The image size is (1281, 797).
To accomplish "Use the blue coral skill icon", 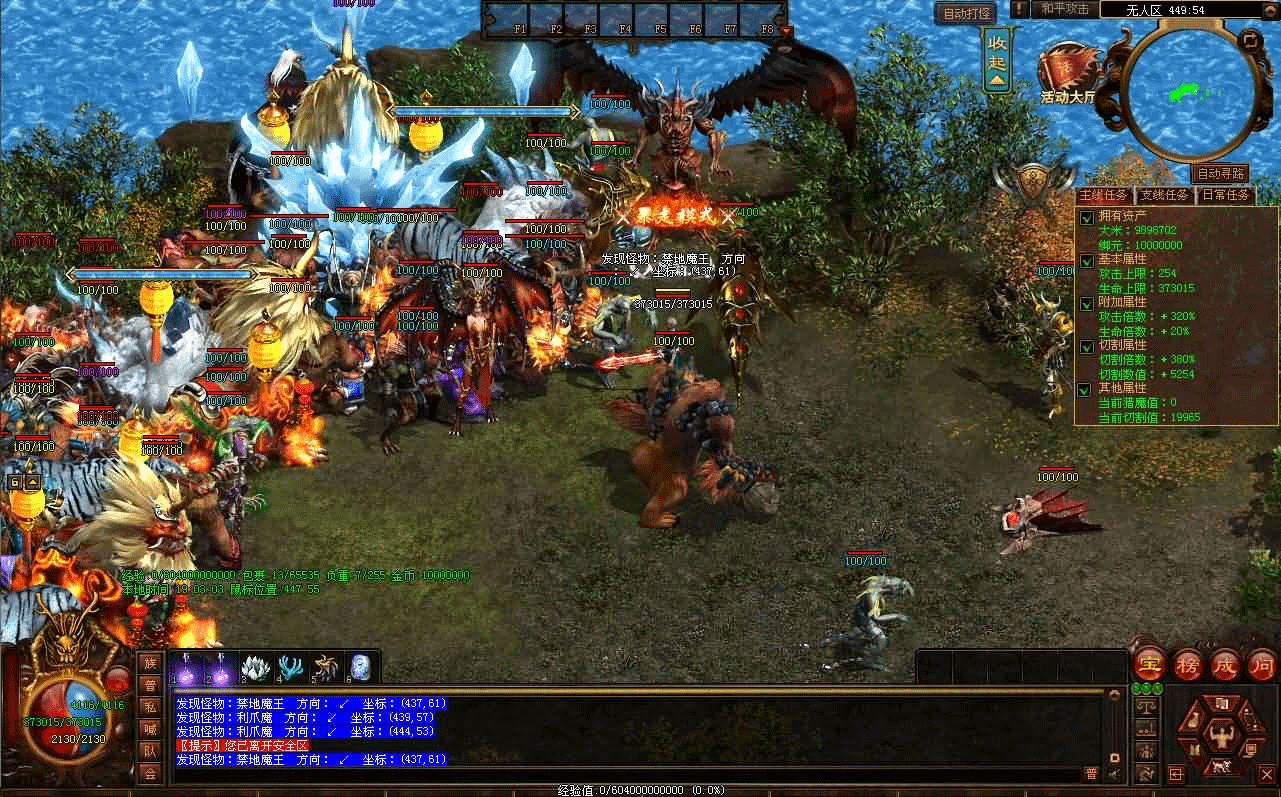I will pyautogui.click(x=291, y=666).
